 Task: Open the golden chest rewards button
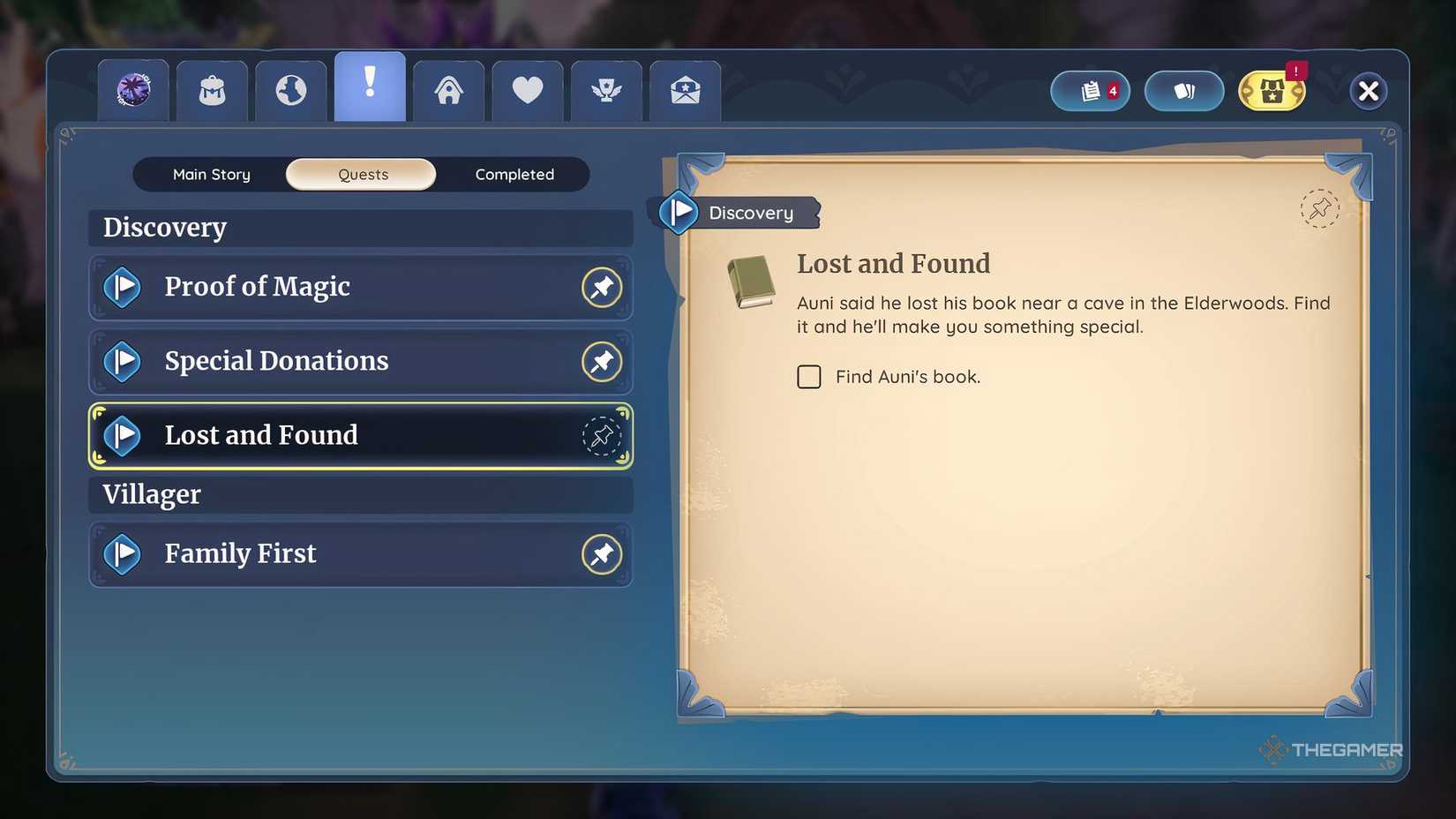(x=1271, y=91)
